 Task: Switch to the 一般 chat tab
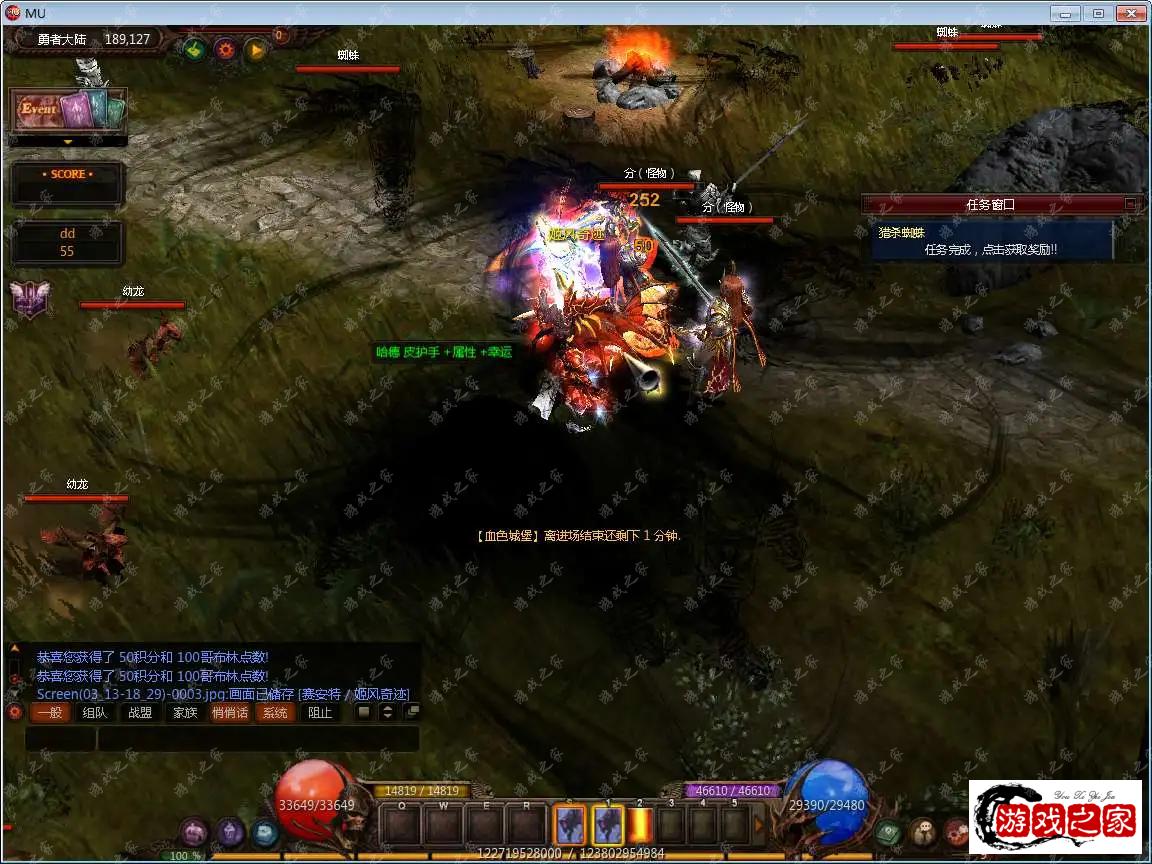click(x=47, y=713)
